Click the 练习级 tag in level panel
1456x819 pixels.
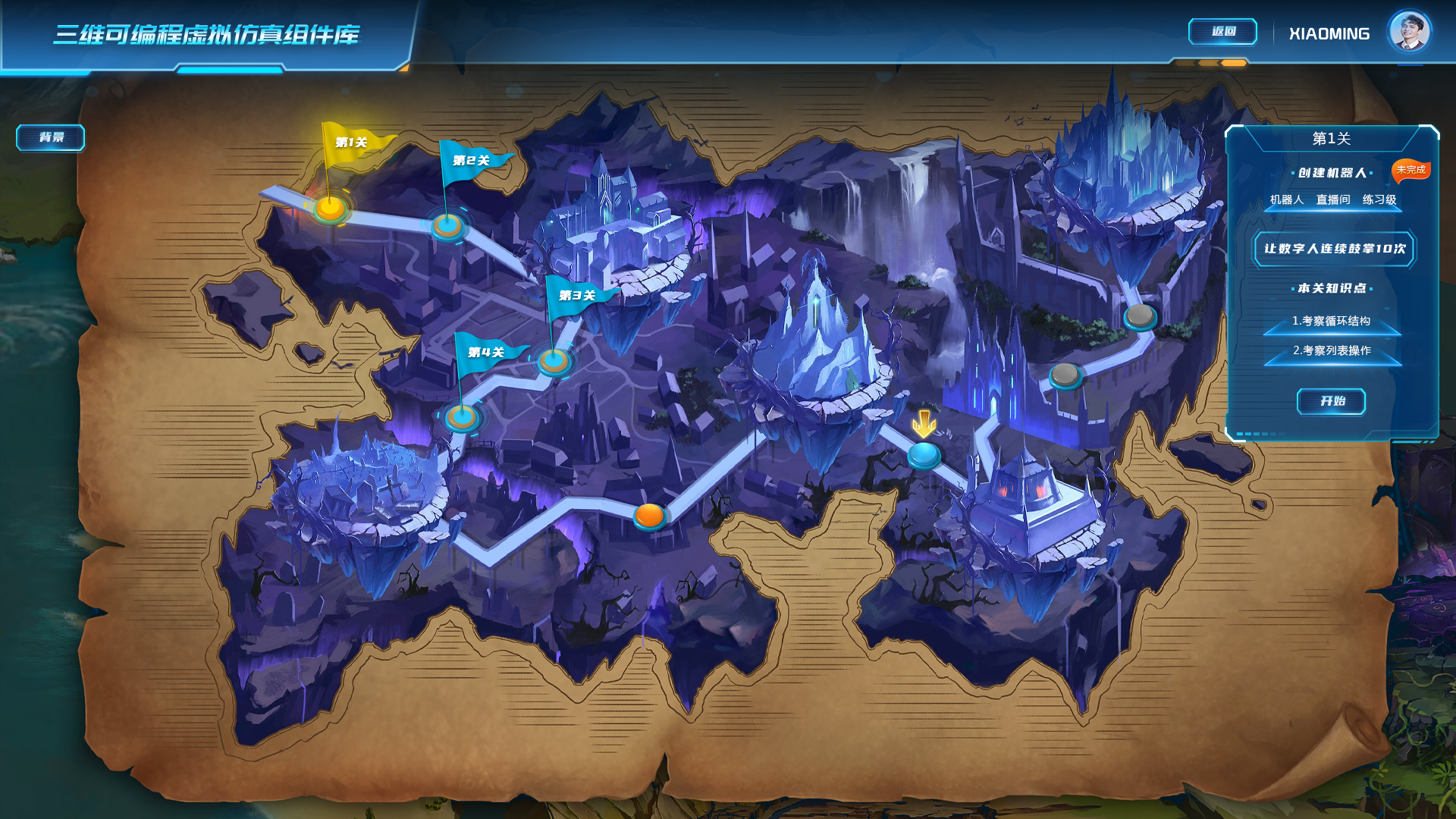(1379, 200)
